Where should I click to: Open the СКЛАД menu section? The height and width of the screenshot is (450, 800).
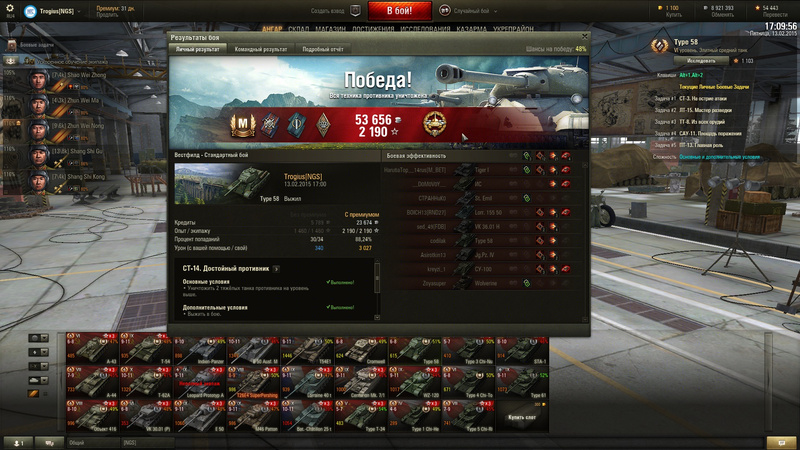point(298,29)
